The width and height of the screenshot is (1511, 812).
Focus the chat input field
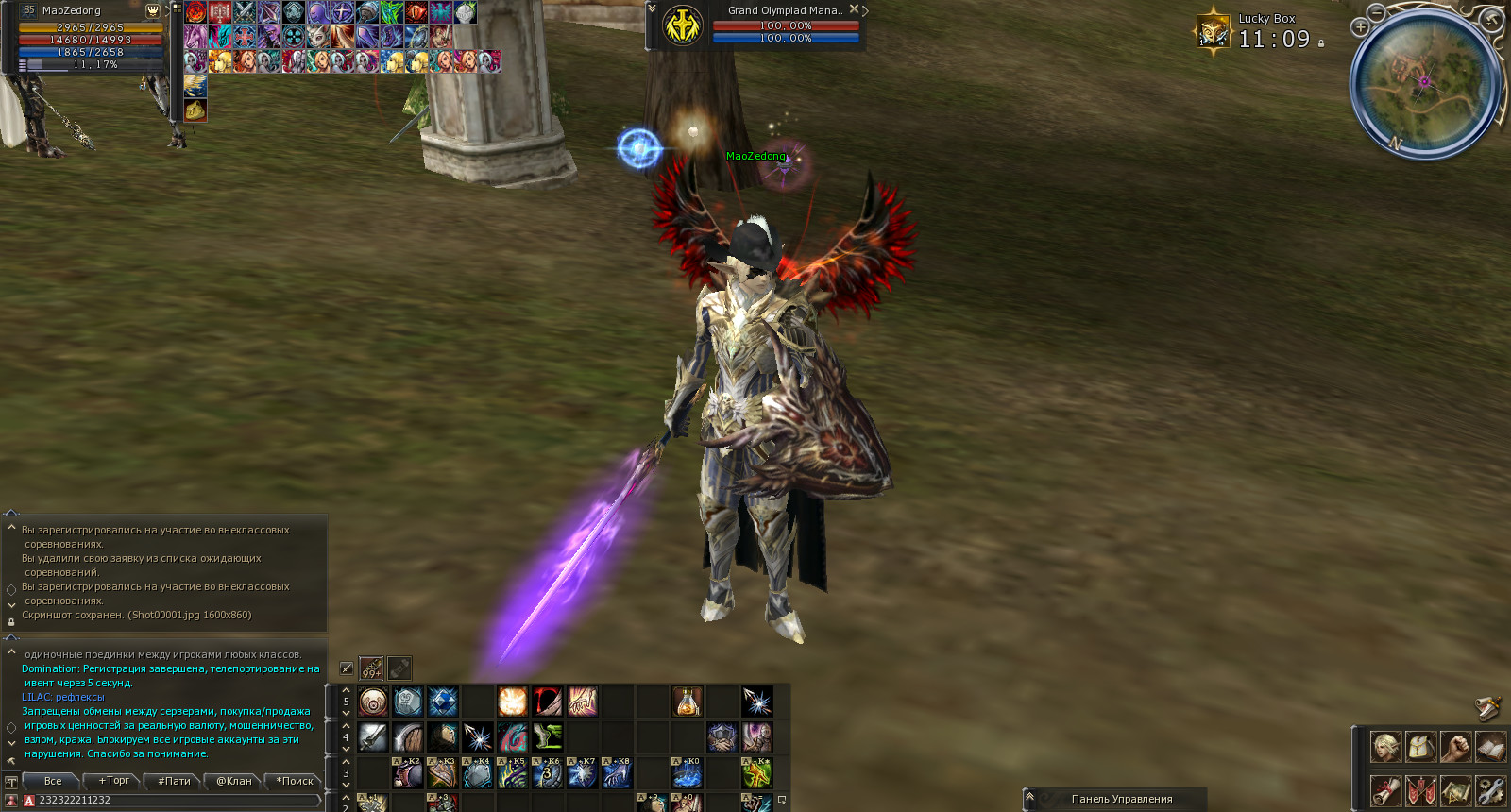coord(175,800)
